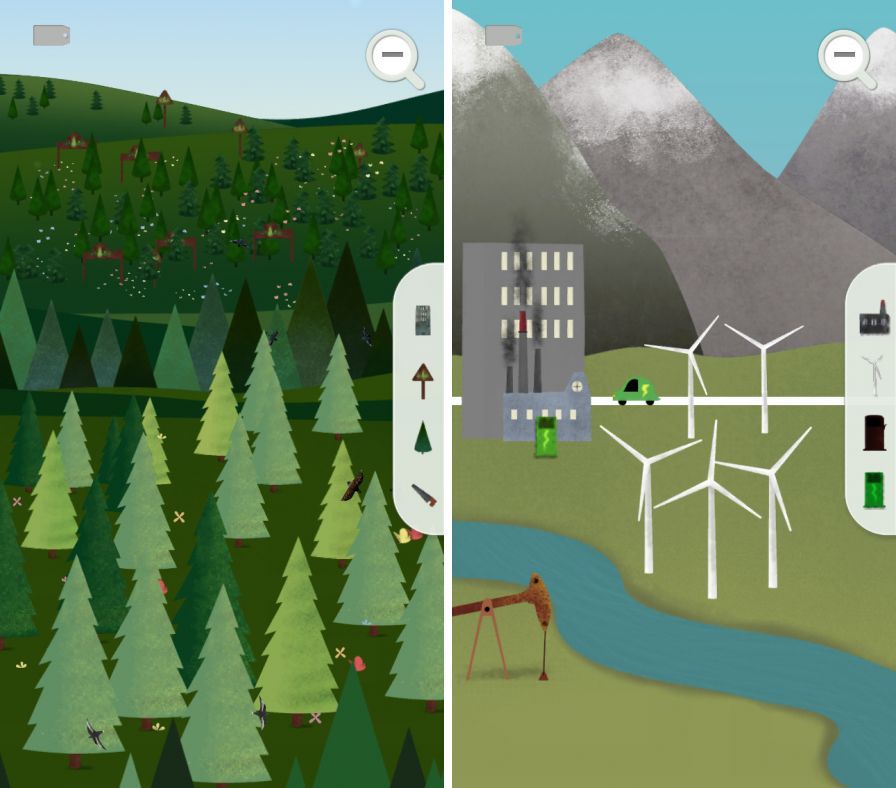Tap the grey tag icon above the mountains

[x=504, y=36]
